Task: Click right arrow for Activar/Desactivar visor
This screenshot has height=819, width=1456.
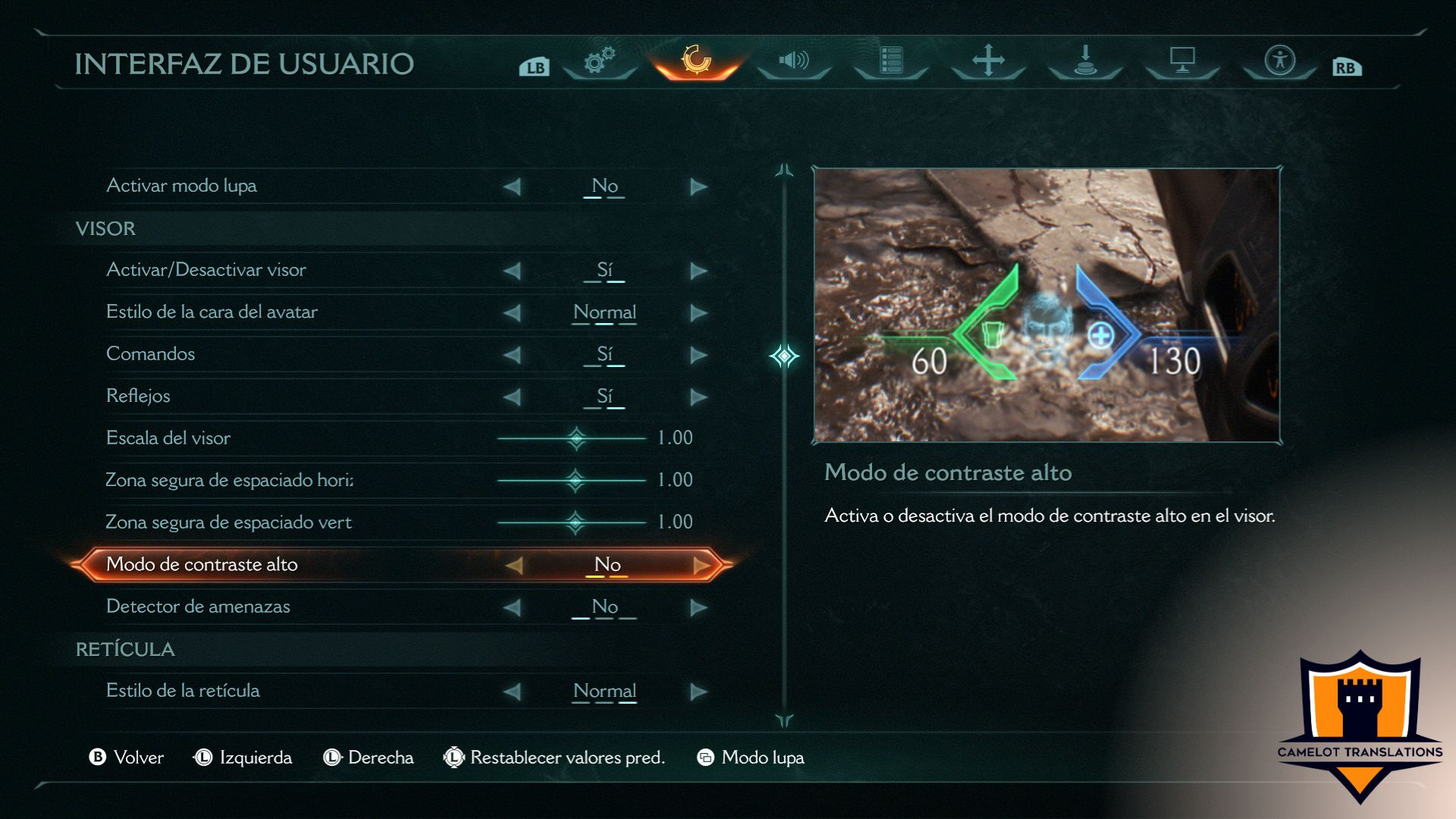Action: point(698,271)
